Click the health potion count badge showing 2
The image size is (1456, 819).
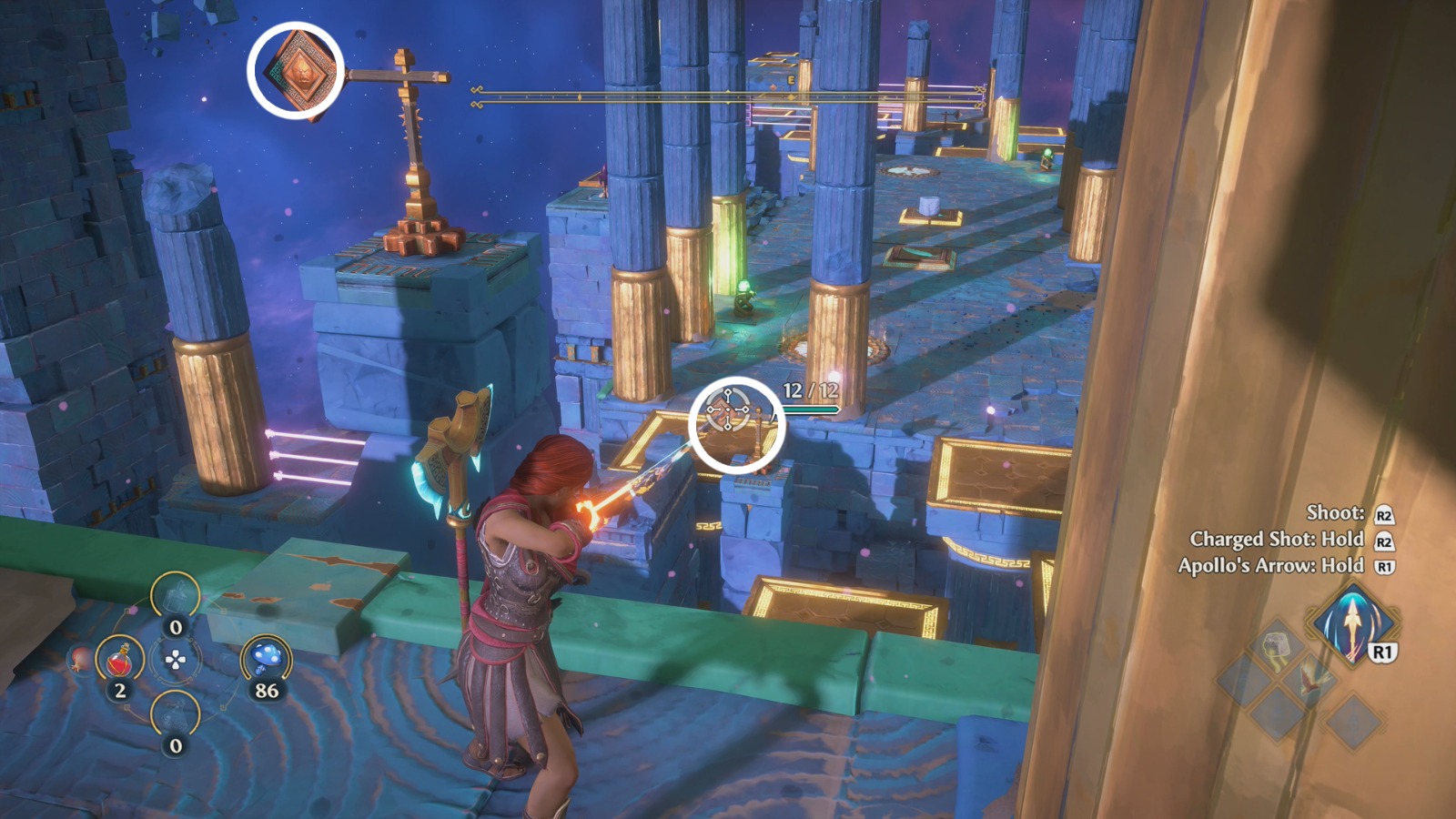119,689
